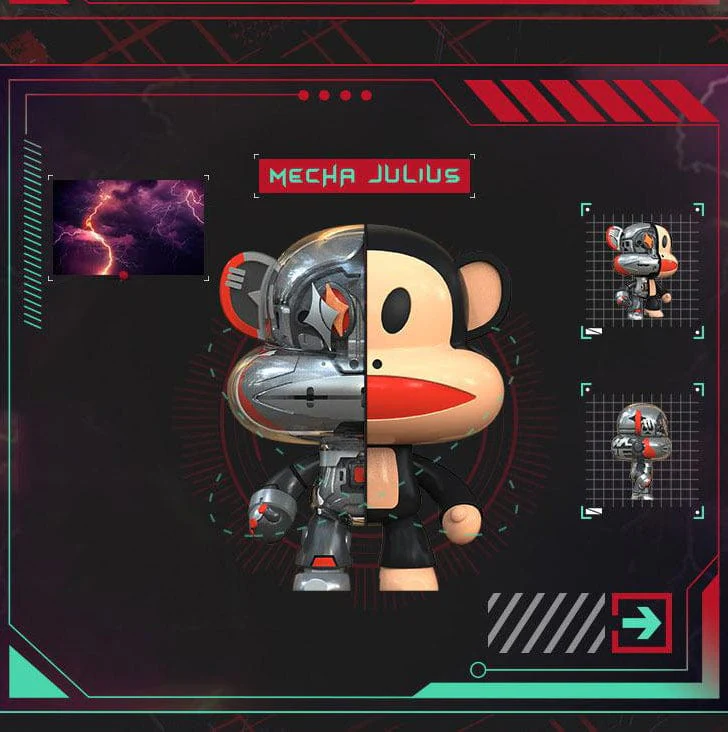The height and width of the screenshot is (732, 728).
Task: Open the purple lightning storm image
Action: (128, 227)
